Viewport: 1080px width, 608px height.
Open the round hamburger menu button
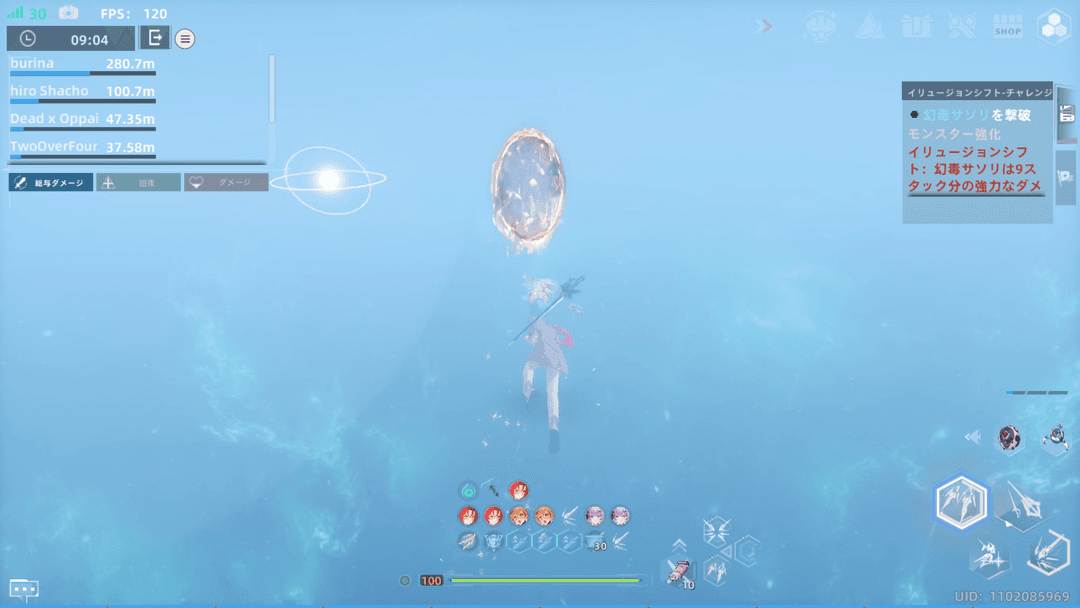tap(185, 39)
